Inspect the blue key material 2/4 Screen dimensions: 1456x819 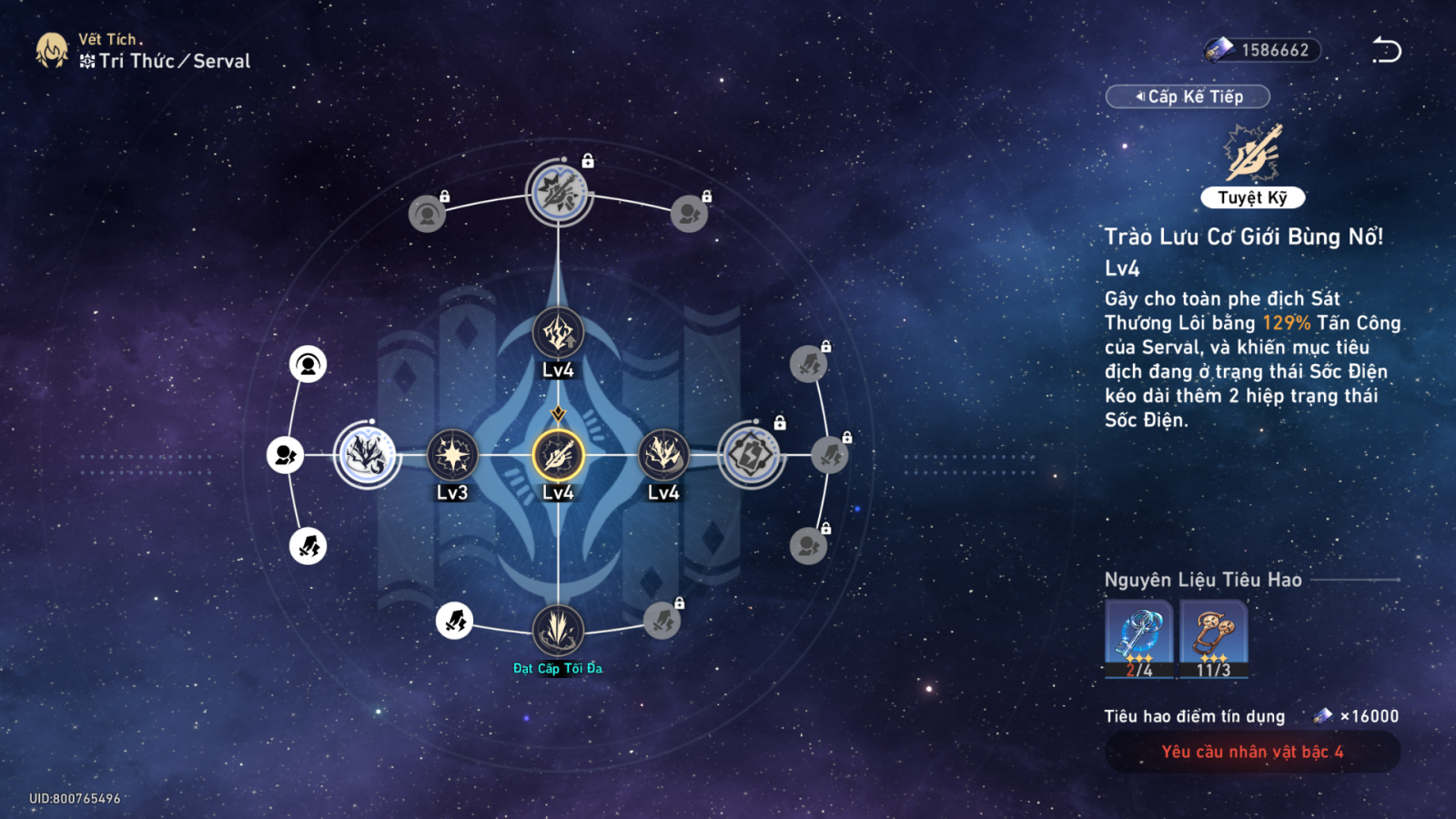pos(1138,638)
